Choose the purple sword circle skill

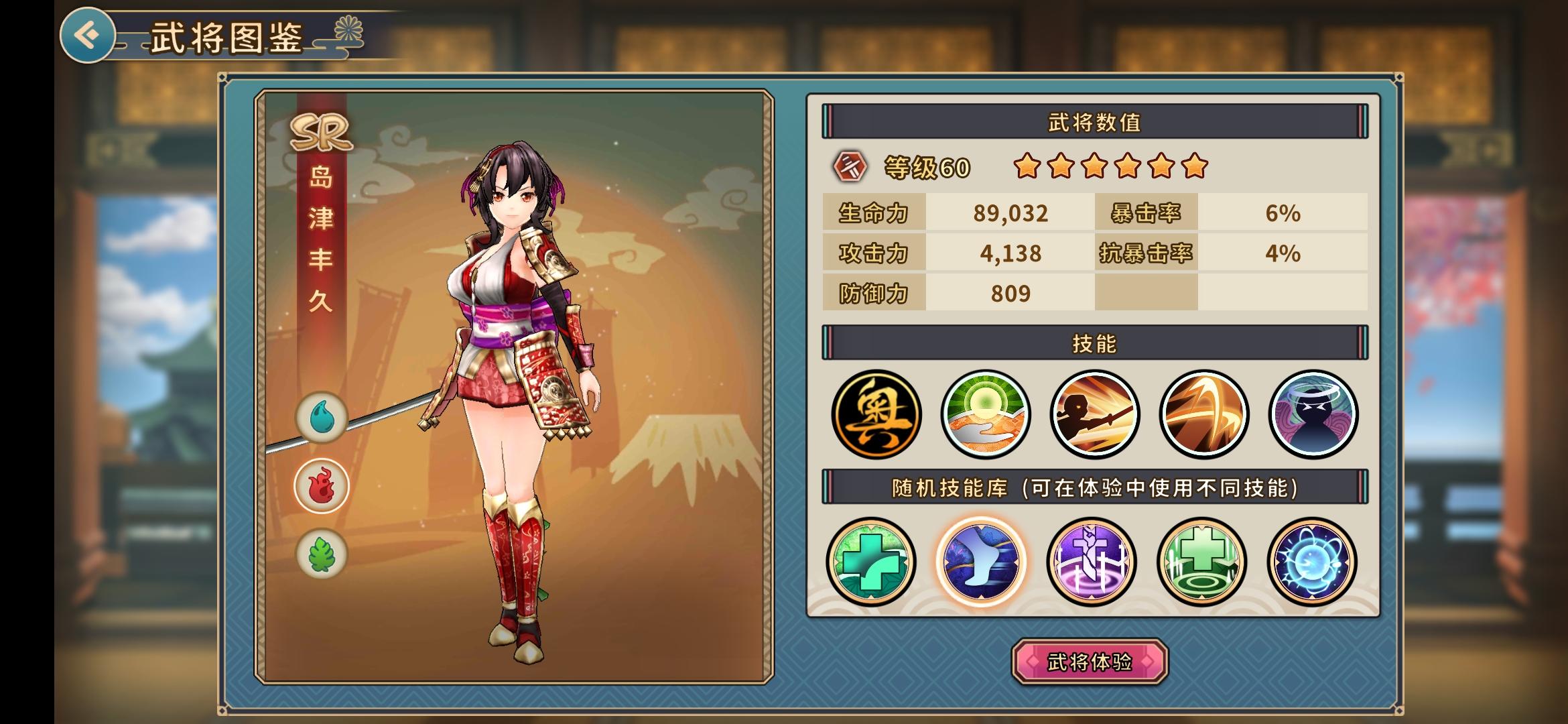(1092, 562)
